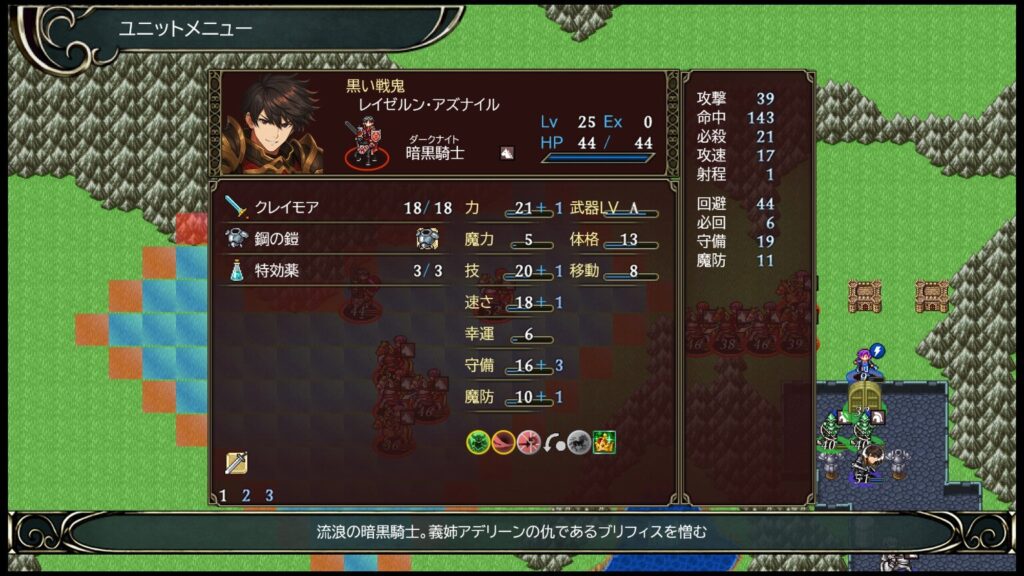Inspect the grey horse skill icon
Image resolution: width=1024 pixels, height=576 pixels.
tap(579, 442)
